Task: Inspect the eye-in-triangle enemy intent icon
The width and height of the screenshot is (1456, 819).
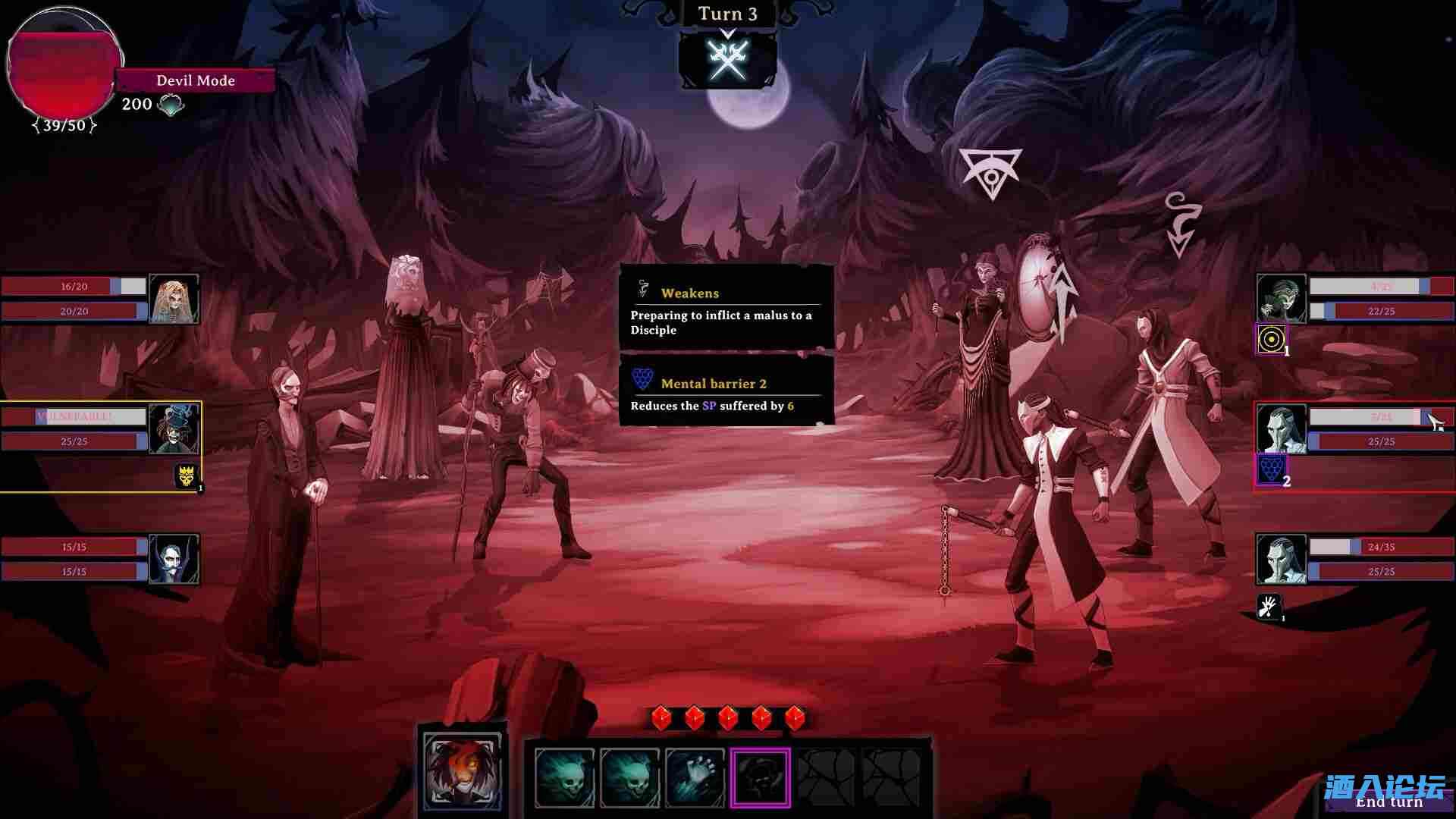Action: pos(990,173)
